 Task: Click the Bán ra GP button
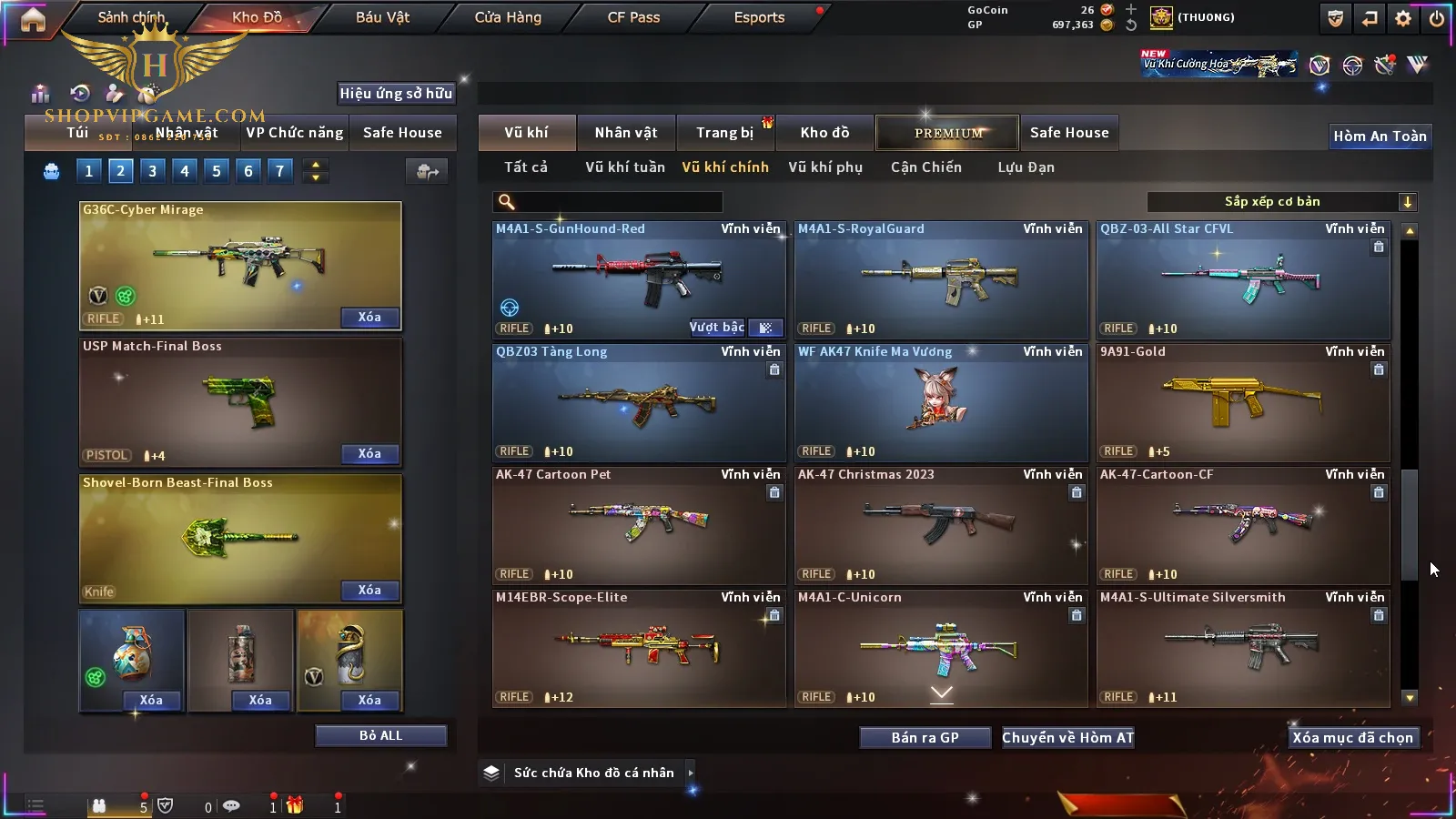[925, 738]
